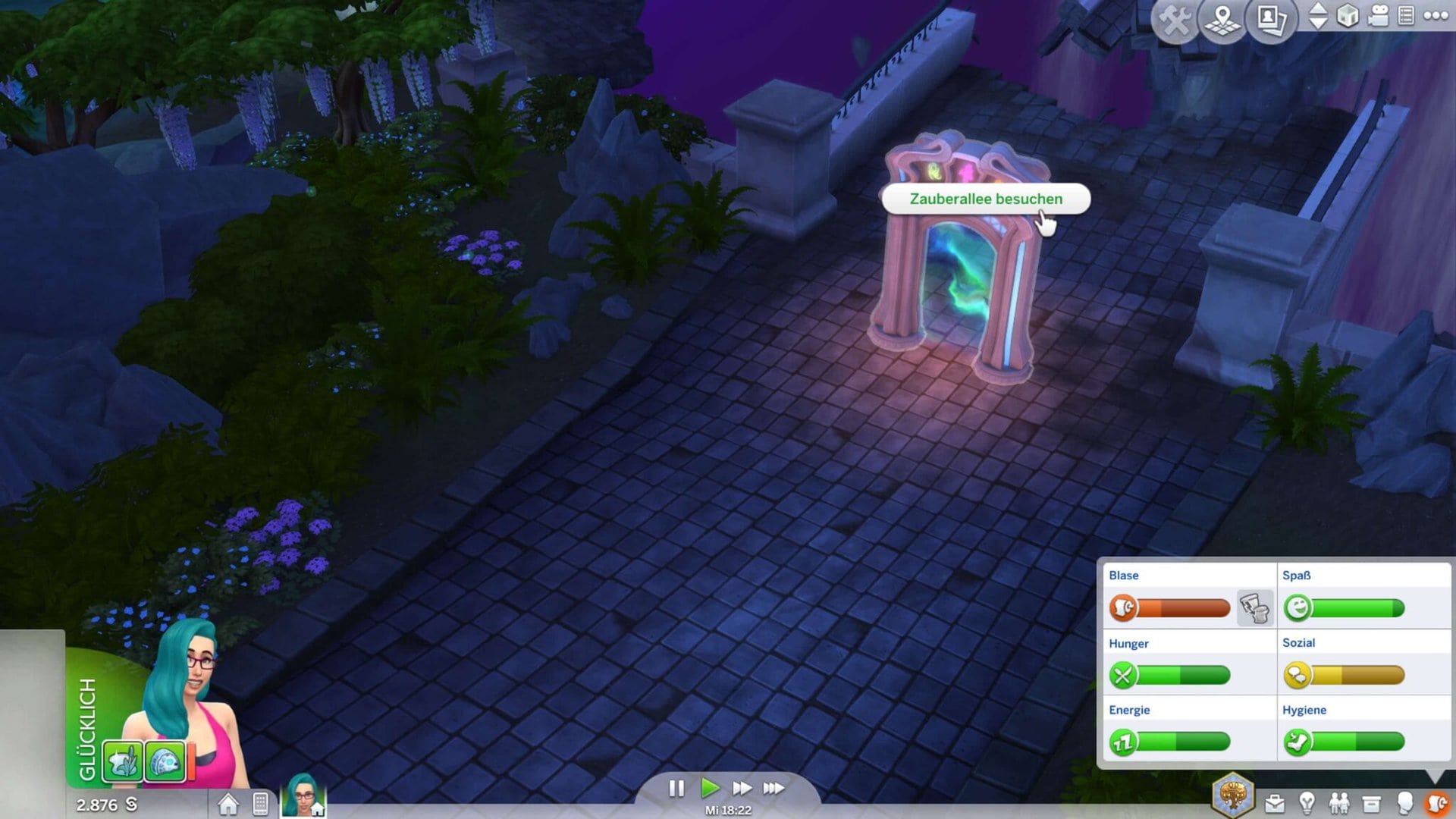Pause the game

pos(676,789)
